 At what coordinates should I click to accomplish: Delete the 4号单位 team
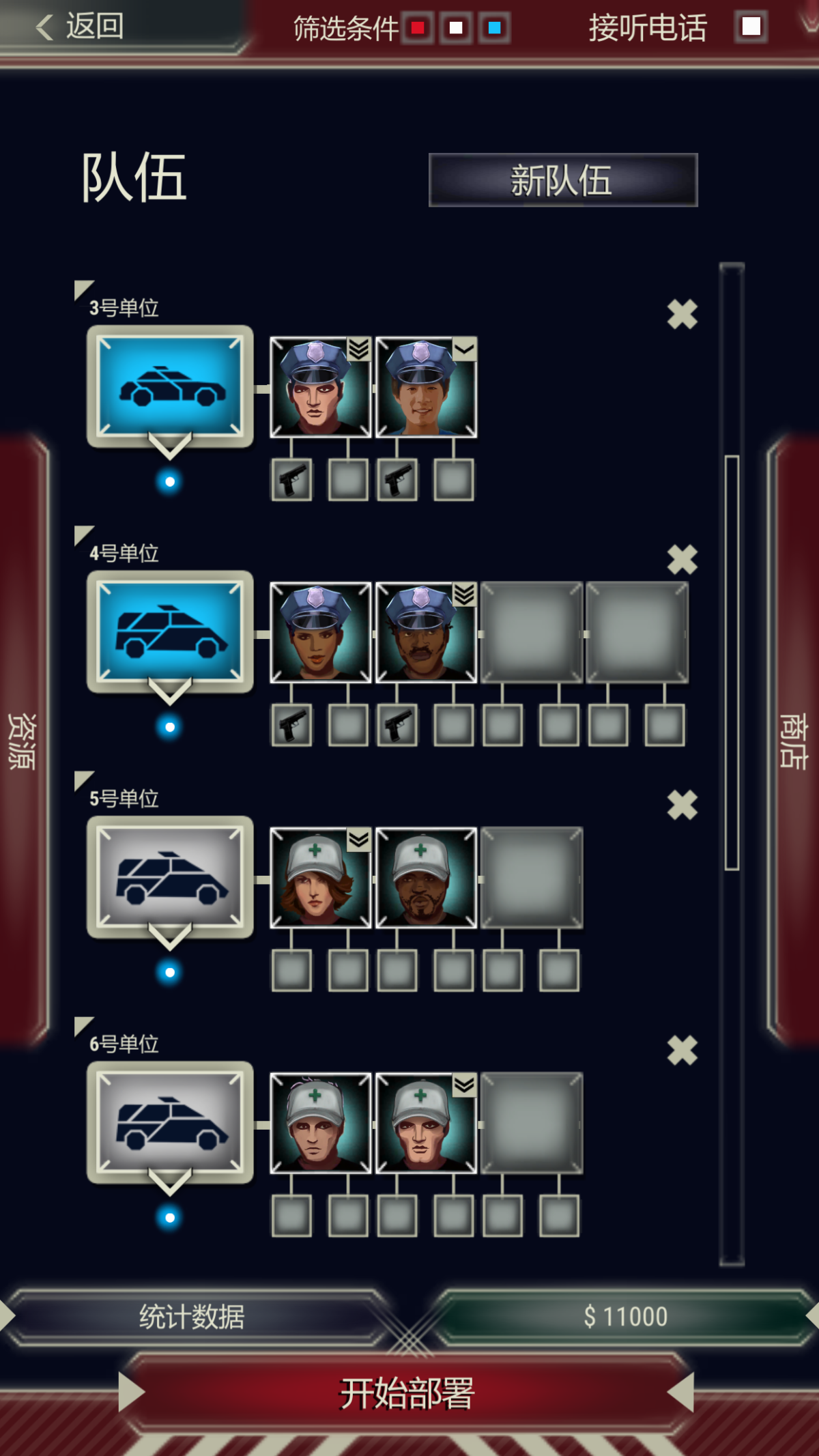coord(682,560)
